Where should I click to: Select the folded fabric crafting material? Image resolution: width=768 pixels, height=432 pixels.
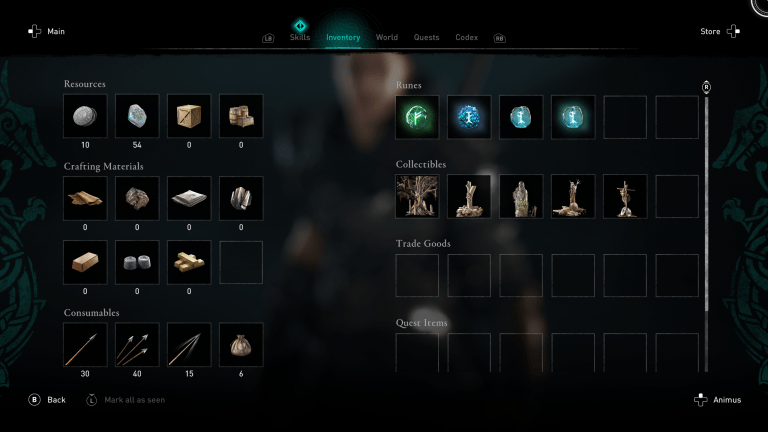click(189, 198)
